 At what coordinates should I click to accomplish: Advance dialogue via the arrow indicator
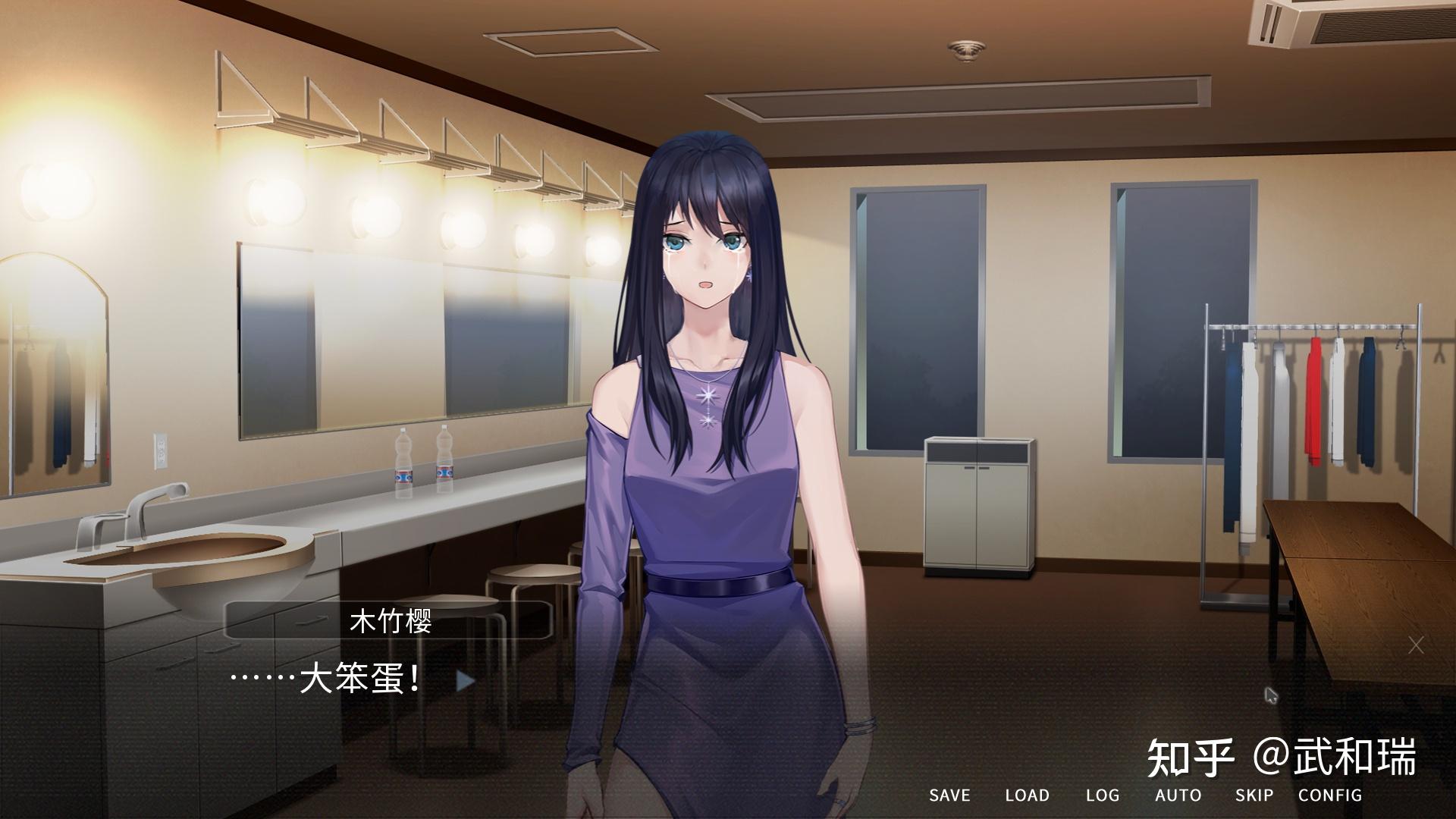[x=465, y=681]
